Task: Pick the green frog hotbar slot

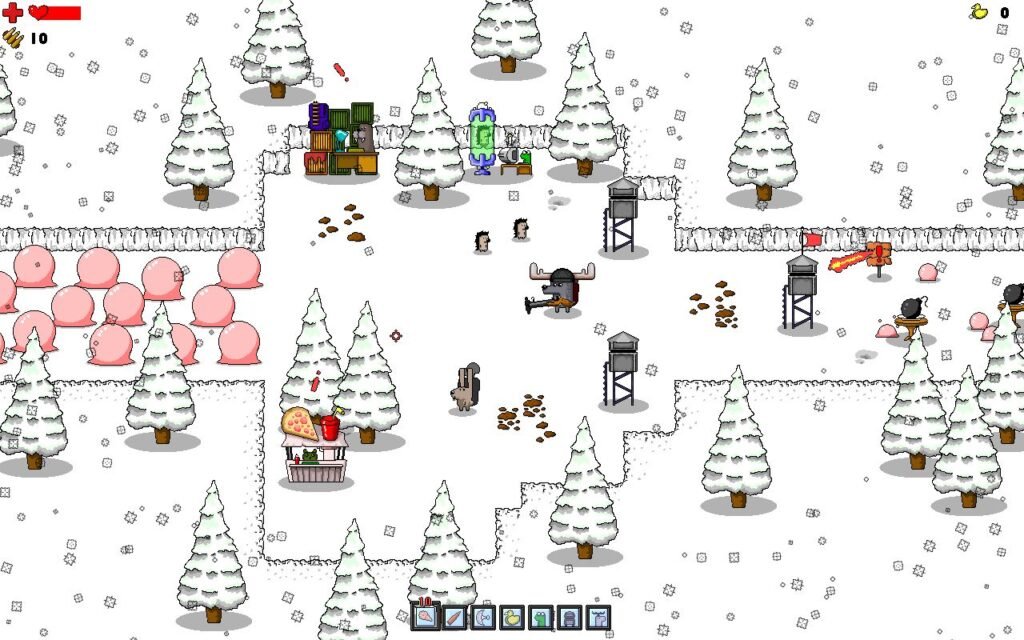Action: point(541,617)
